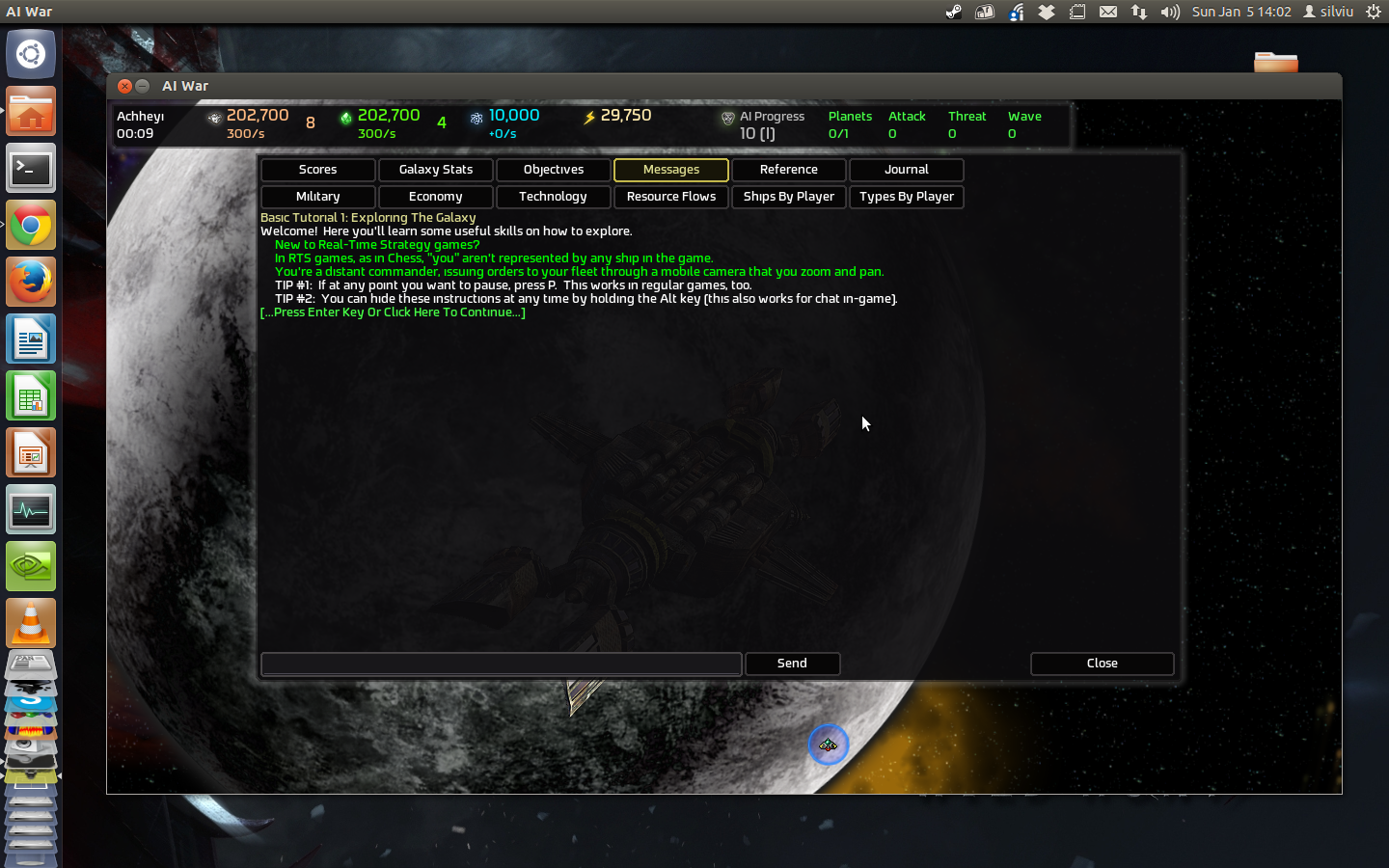
Task: Click the blue knowledge icon
Action: (x=477, y=117)
